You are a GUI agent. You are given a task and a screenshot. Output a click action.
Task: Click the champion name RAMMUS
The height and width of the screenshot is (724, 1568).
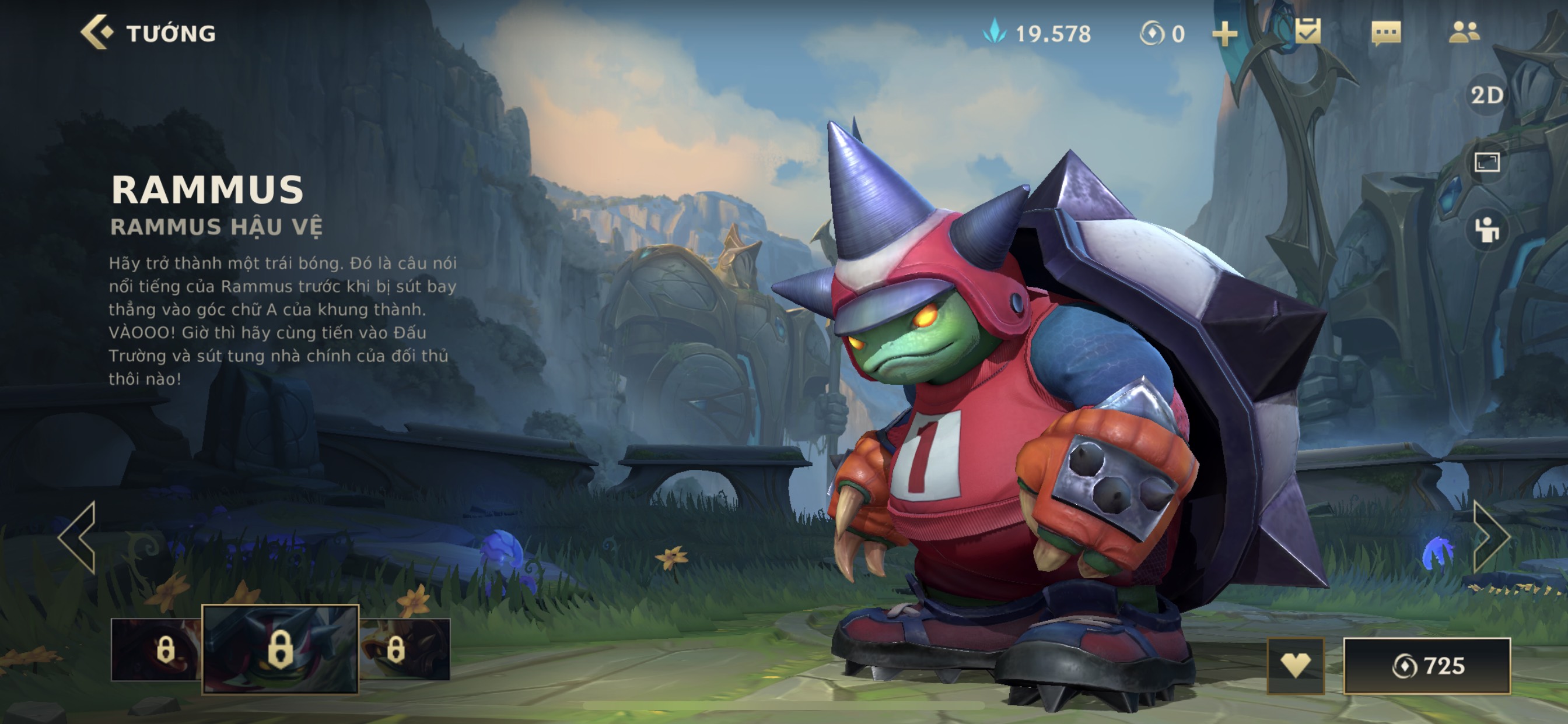point(207,191)
